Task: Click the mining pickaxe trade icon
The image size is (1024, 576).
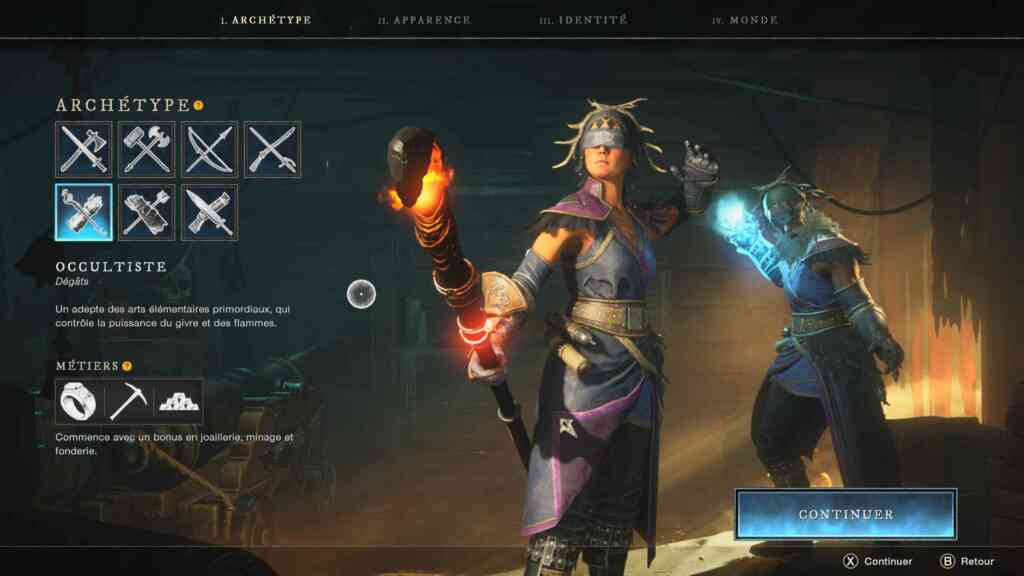Action: 129,401
